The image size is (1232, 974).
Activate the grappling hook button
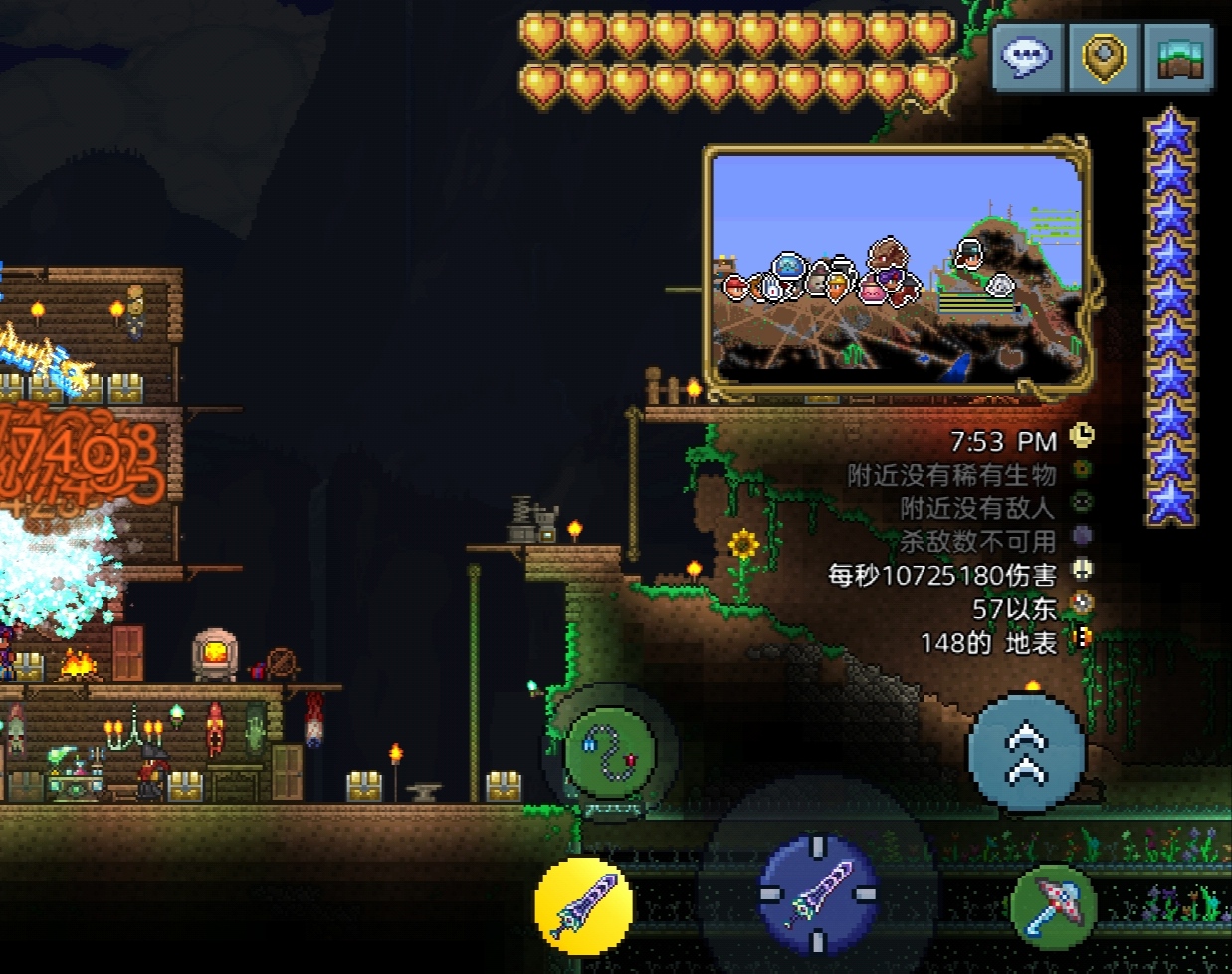coord(610,753)
